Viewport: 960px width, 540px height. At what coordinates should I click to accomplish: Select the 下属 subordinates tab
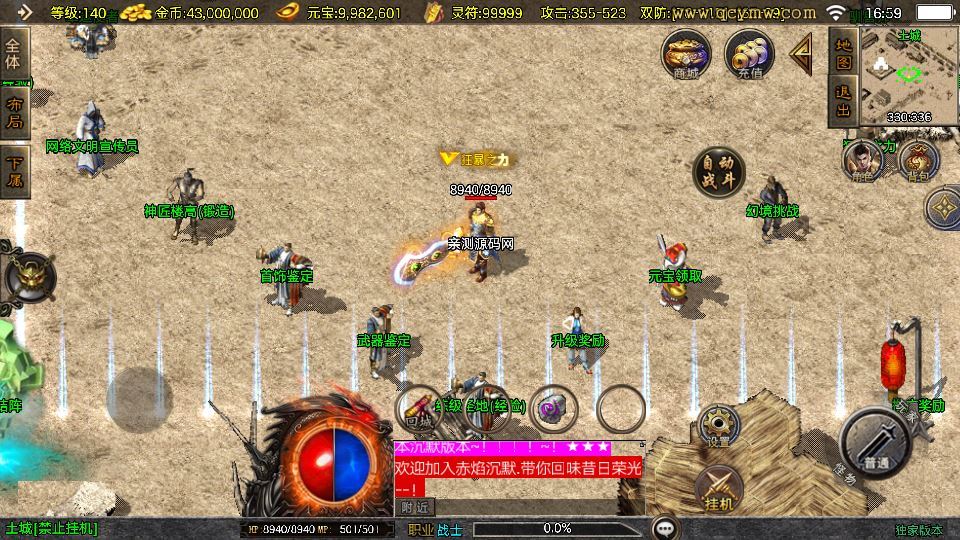point(14,172)
